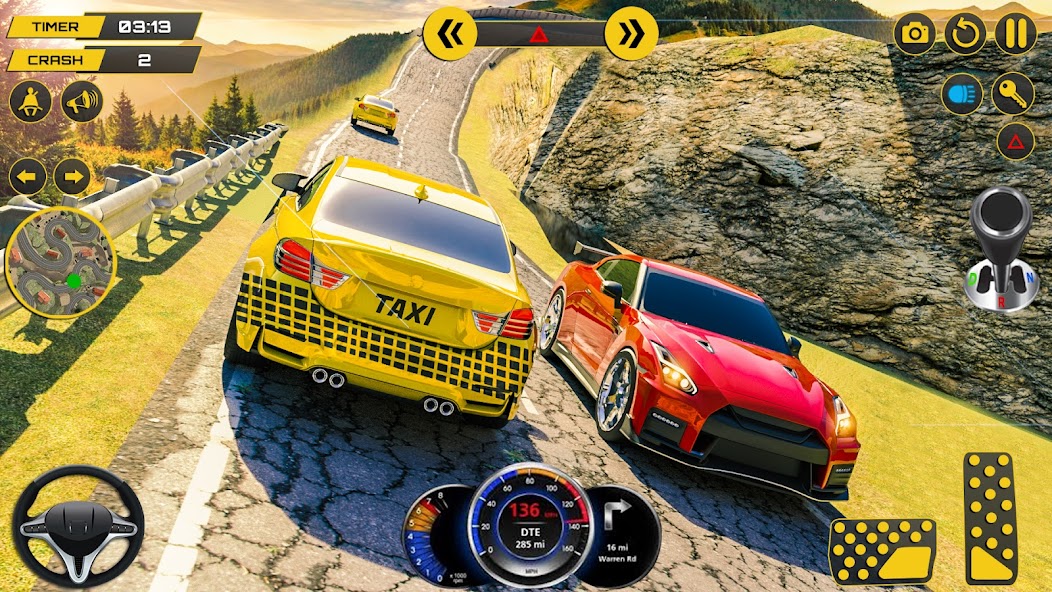Step on the tall accelerator pedal
Viewport: 1052px width, 592px height.
(x=990, y=518)
